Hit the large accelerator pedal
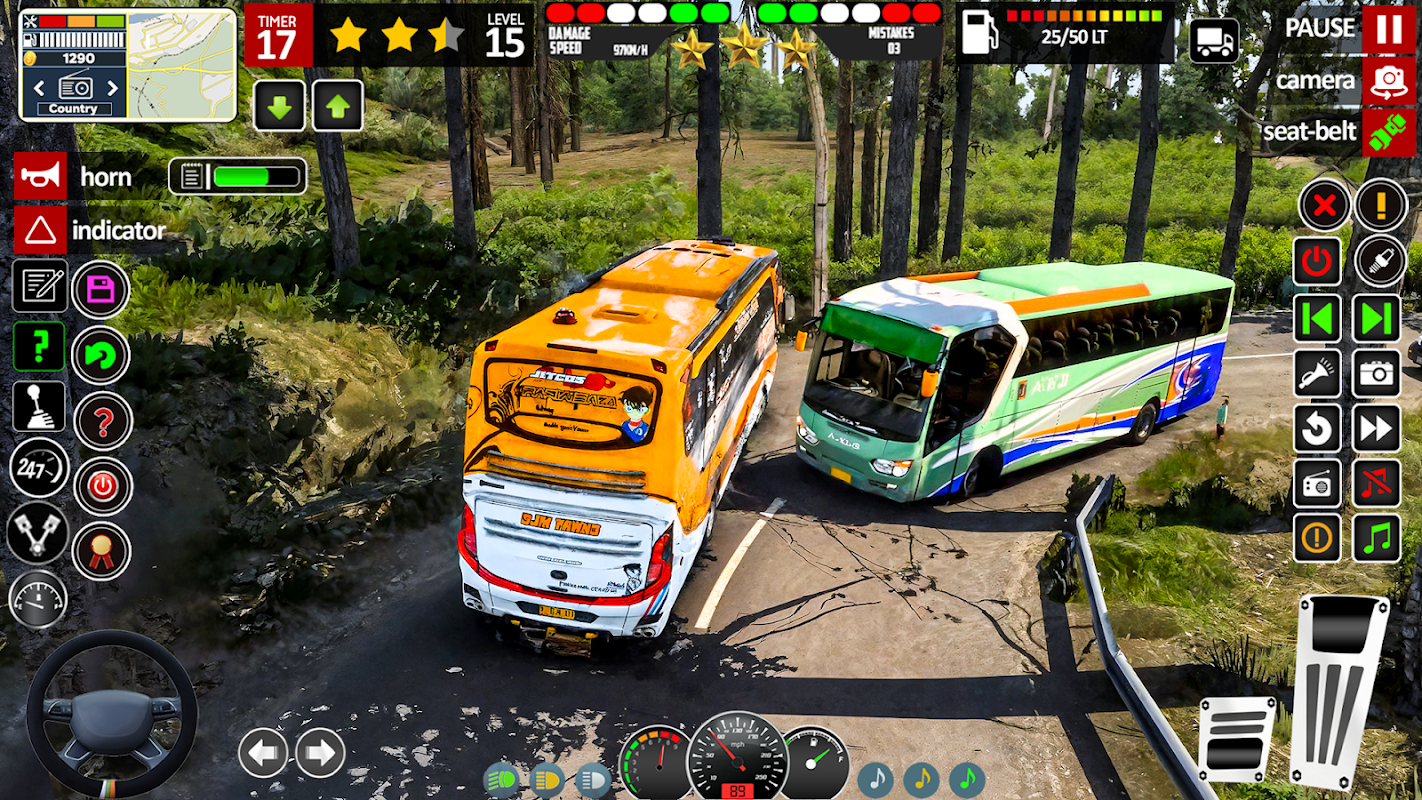 1340,690
